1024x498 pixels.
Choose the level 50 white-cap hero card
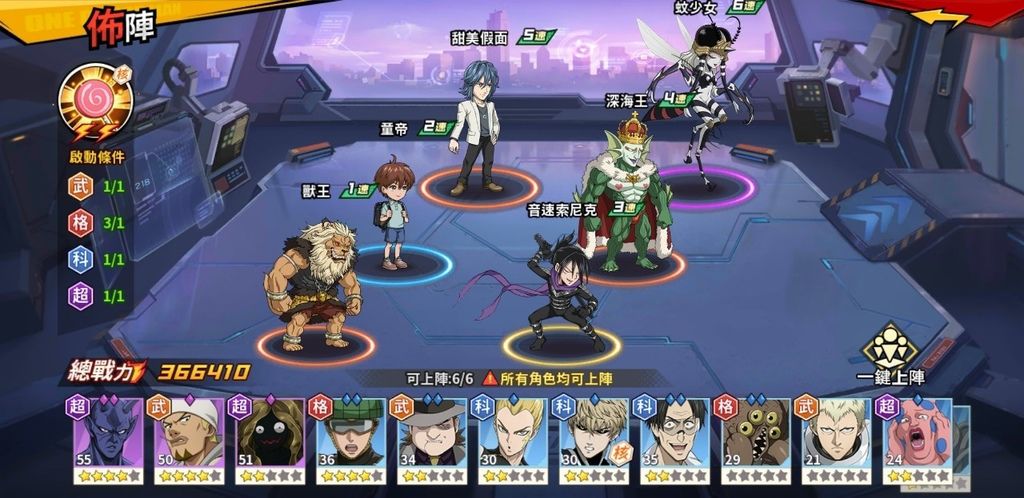(x=189, y=440)
